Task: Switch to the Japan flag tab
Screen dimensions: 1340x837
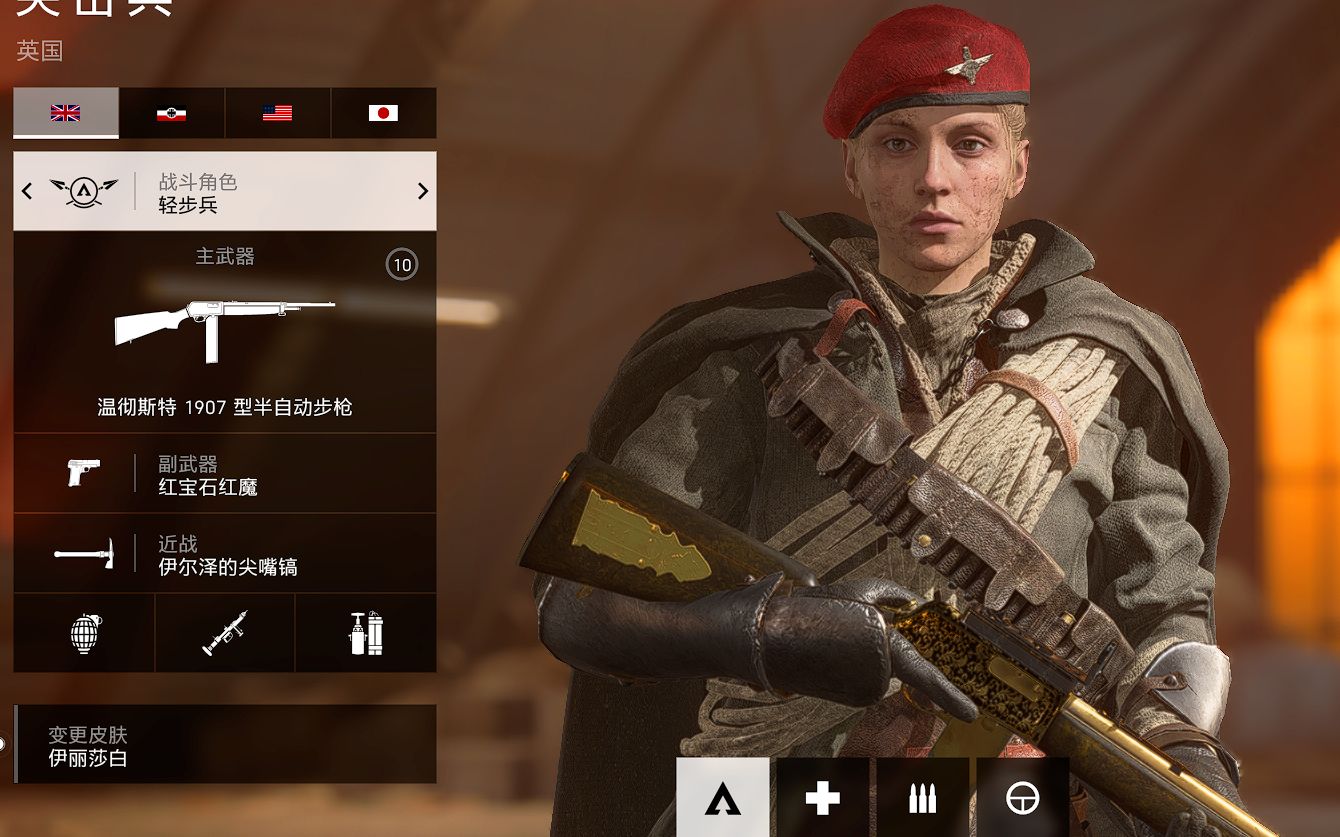Action: pos(383,113)
